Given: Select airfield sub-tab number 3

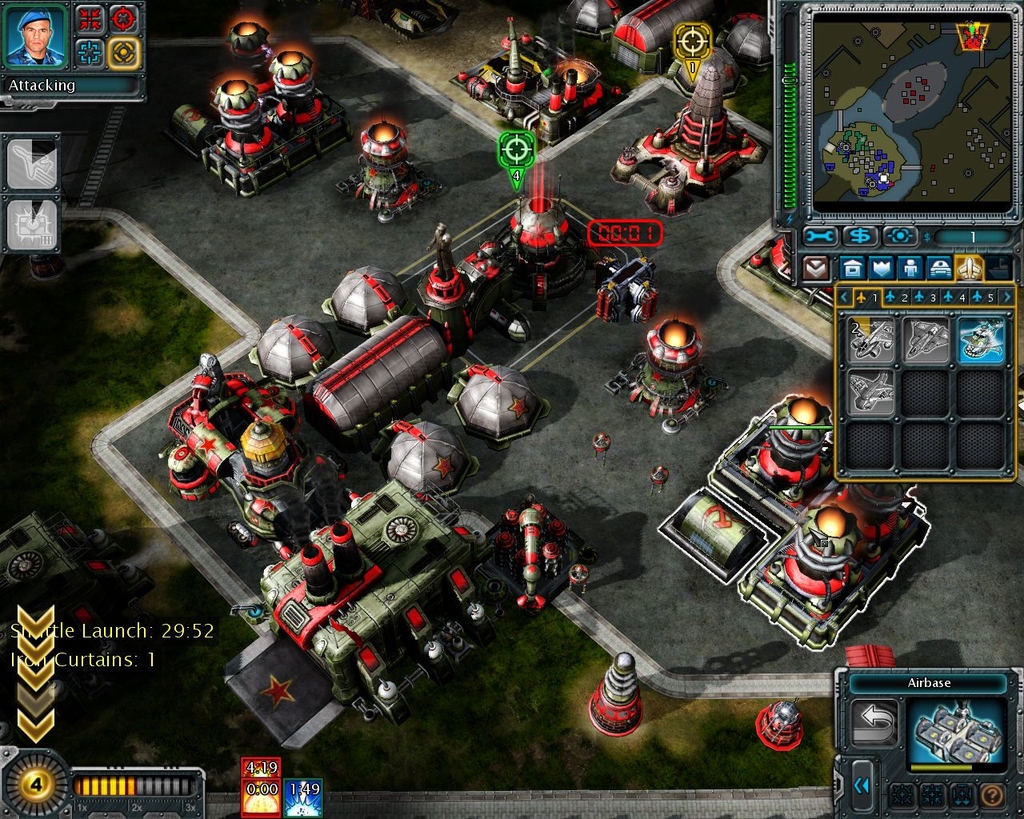Looking at the screenshot, I should pos(925,297).
